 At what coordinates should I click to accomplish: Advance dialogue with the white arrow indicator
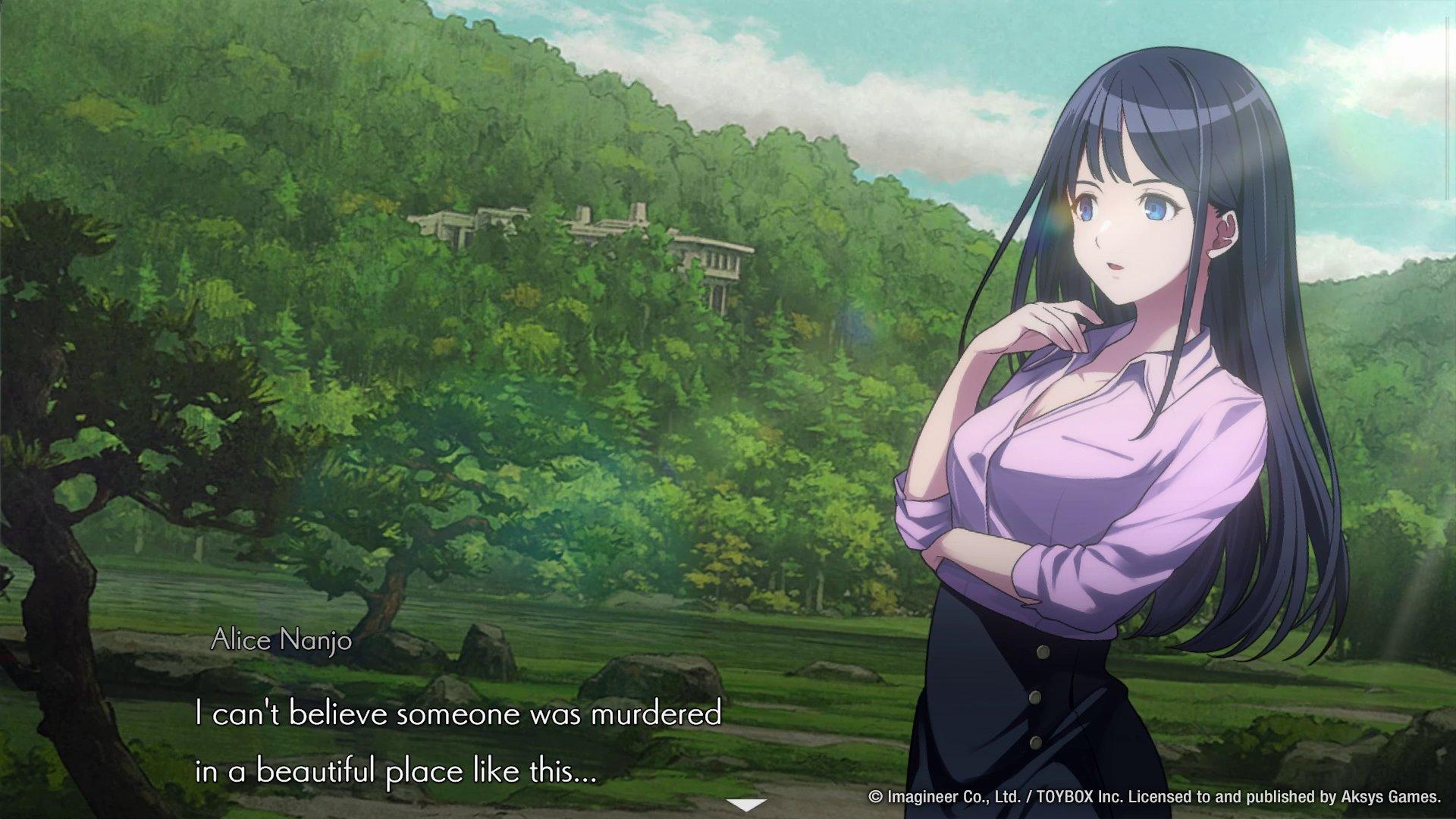click(746, 805)
